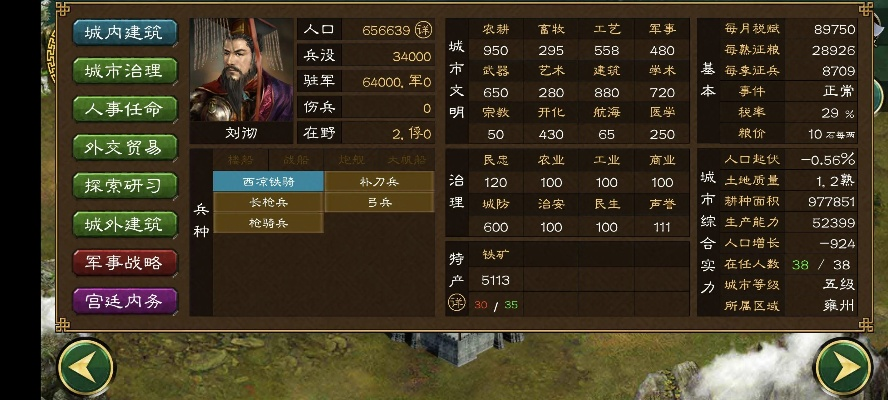Open the red 军事战略 military strategy menu
The image size is (888, 400).
125,262
